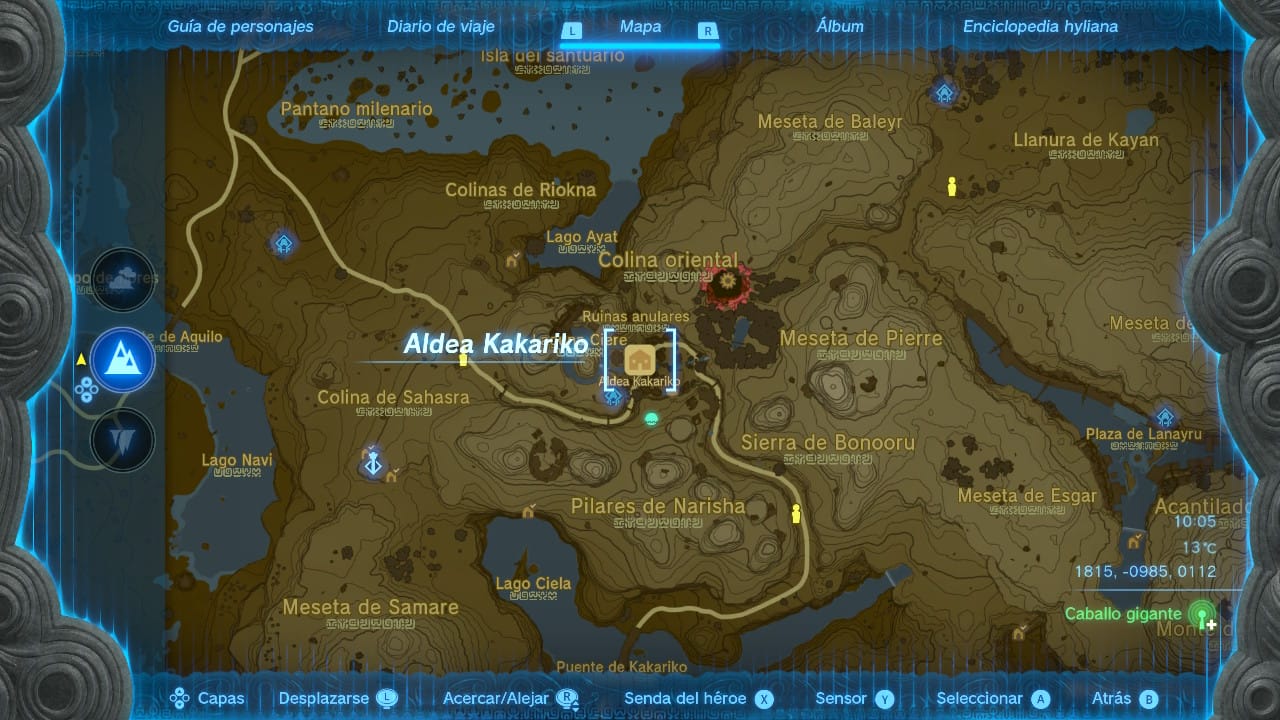Open the Caballo gigante sensor indicator

pos(1201,613)
